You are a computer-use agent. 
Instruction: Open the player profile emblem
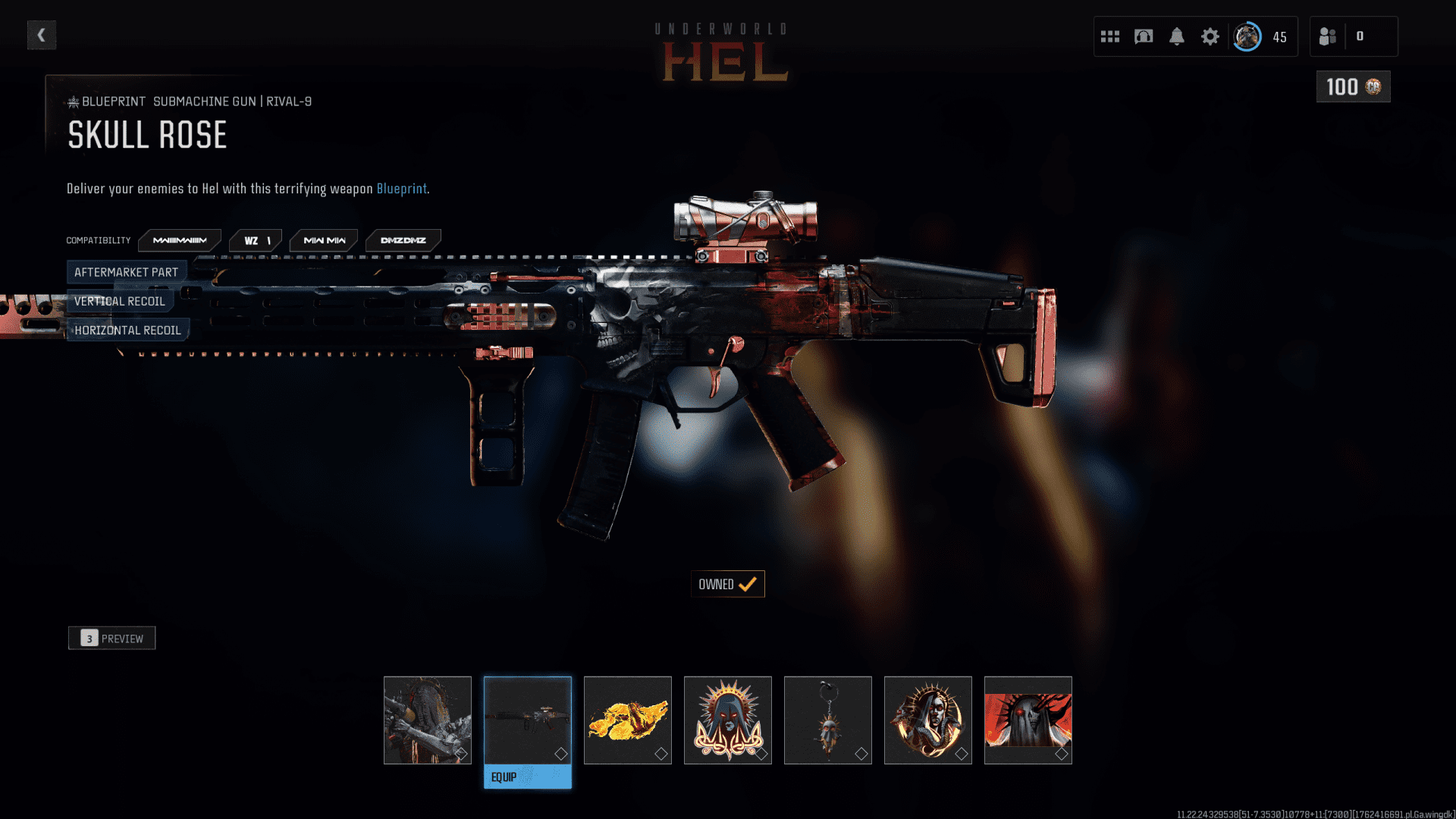coord(1247,36)
